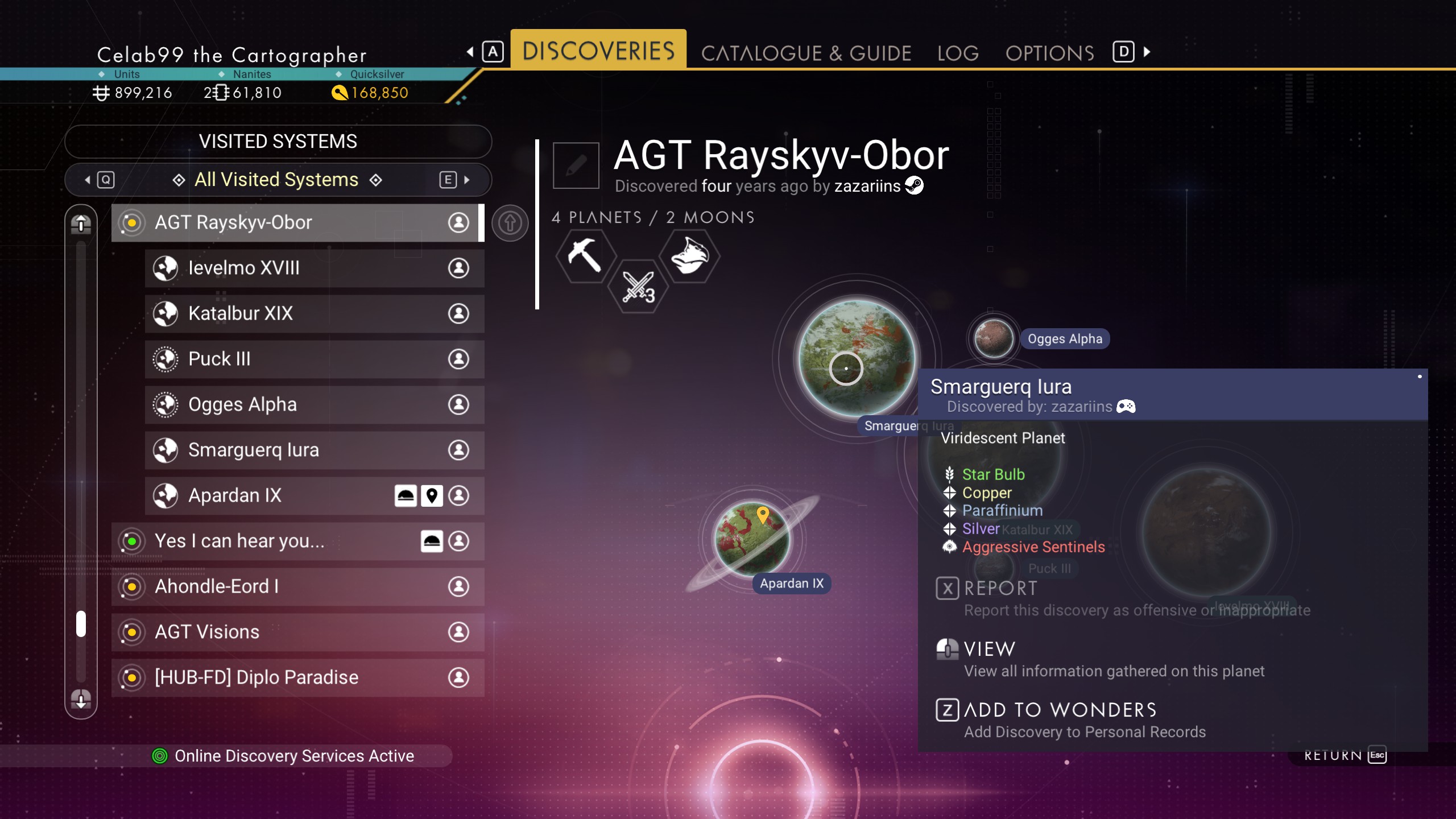Select the AGT Rayskyv-Obor system row

296,222
